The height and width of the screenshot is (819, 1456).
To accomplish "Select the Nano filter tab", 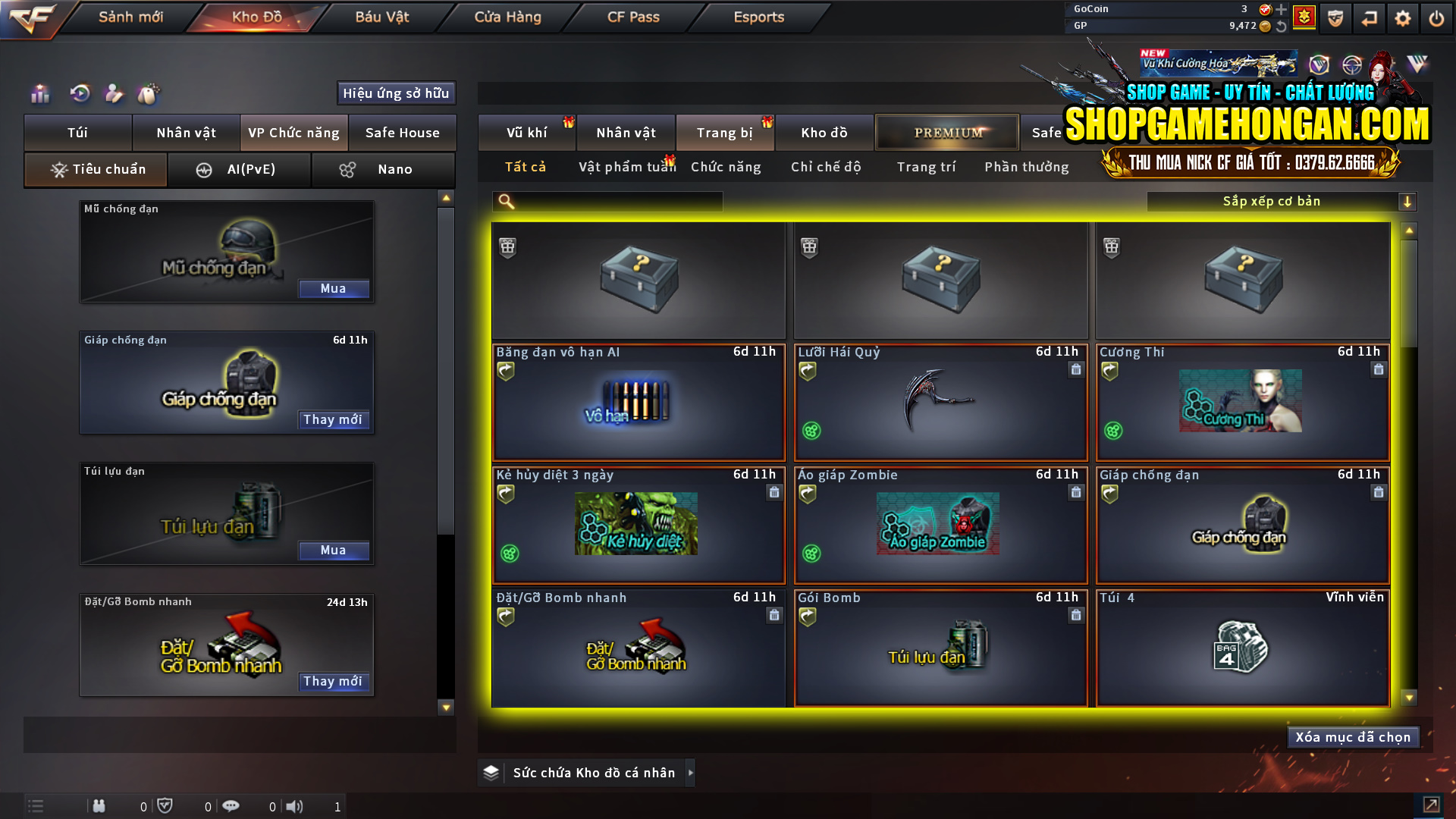I will coord(383,169).
